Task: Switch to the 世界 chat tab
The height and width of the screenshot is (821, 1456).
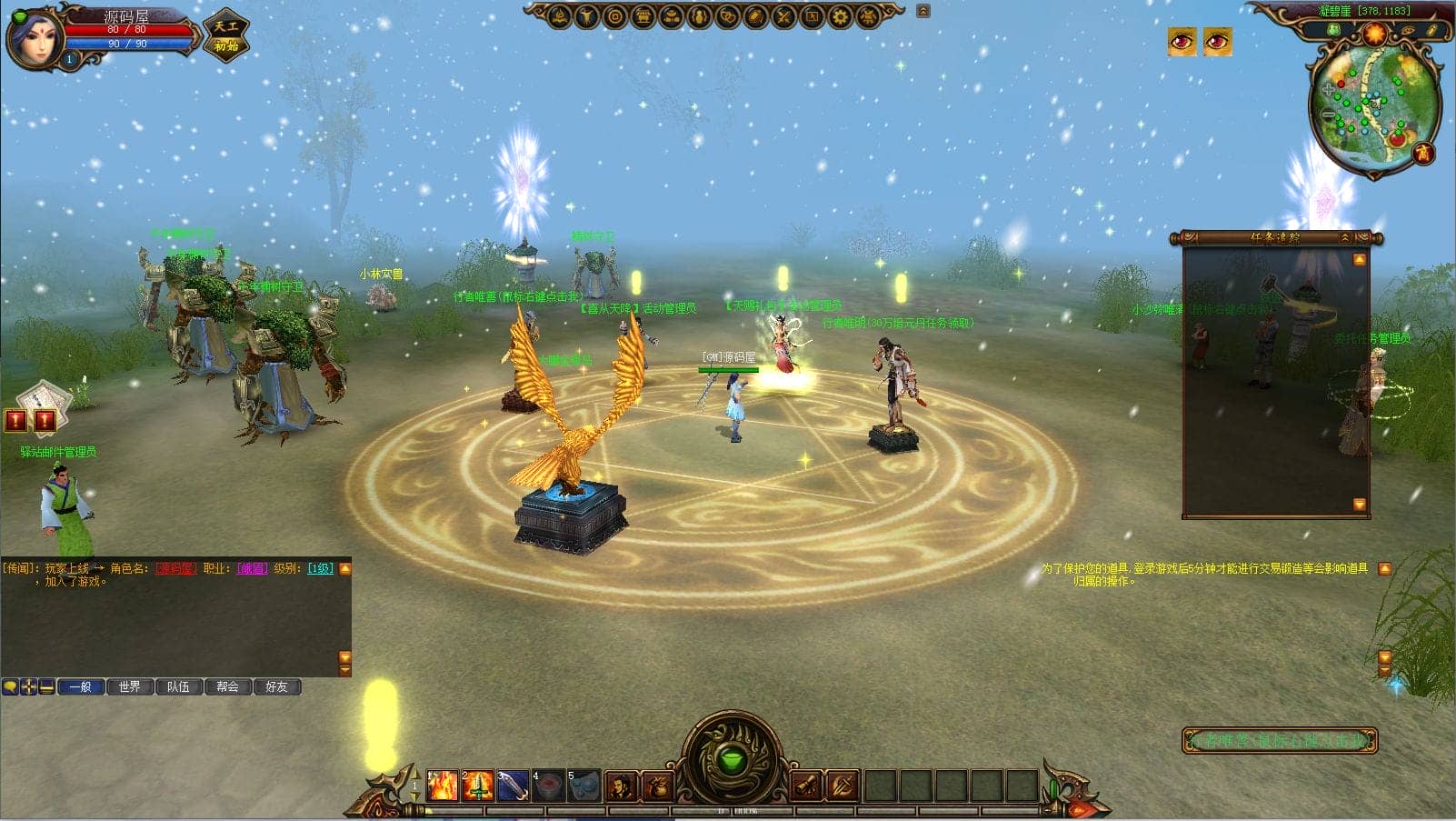Action: (129, 686)
